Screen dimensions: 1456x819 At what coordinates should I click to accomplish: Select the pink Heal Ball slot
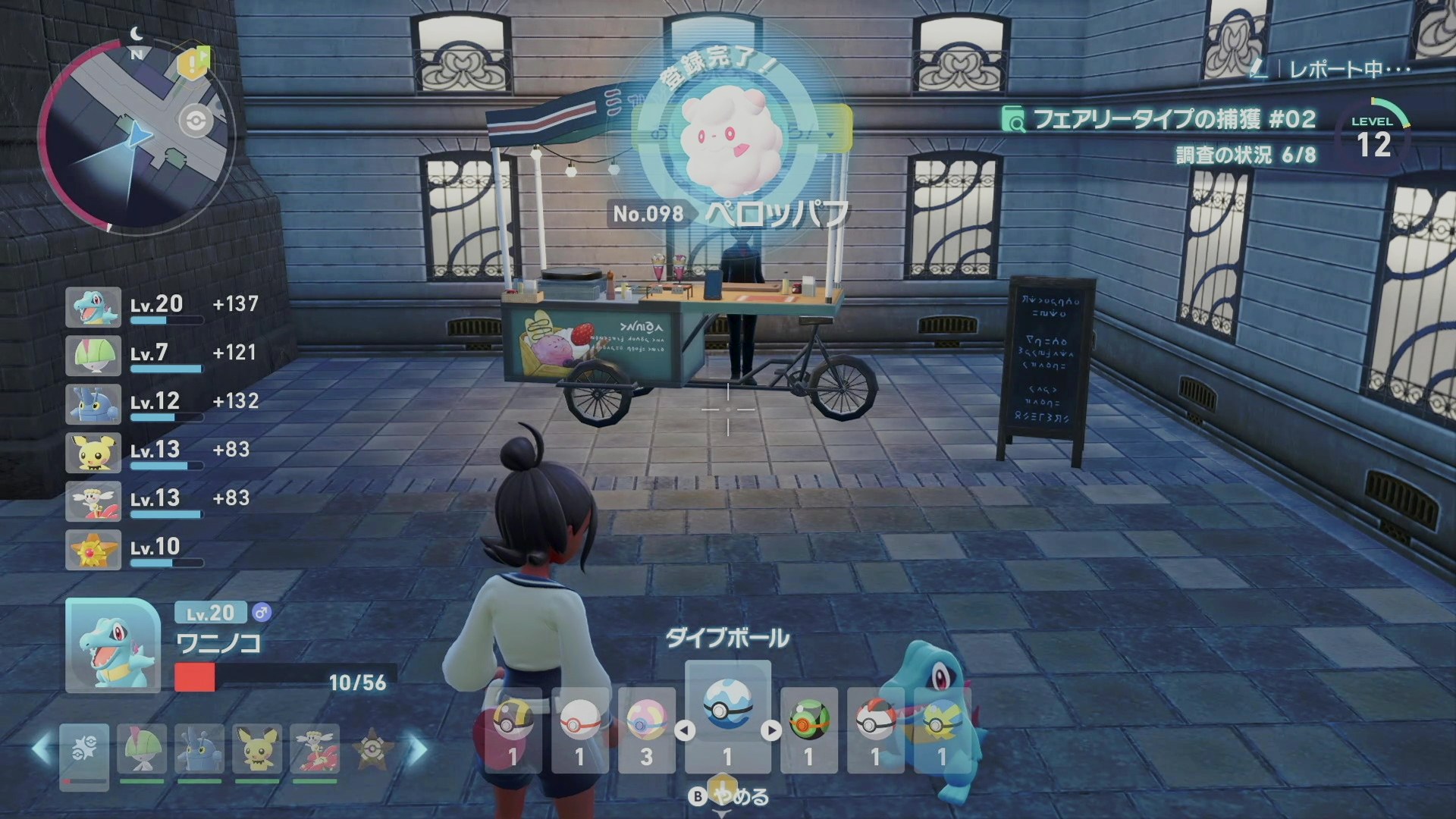(646, 730)
